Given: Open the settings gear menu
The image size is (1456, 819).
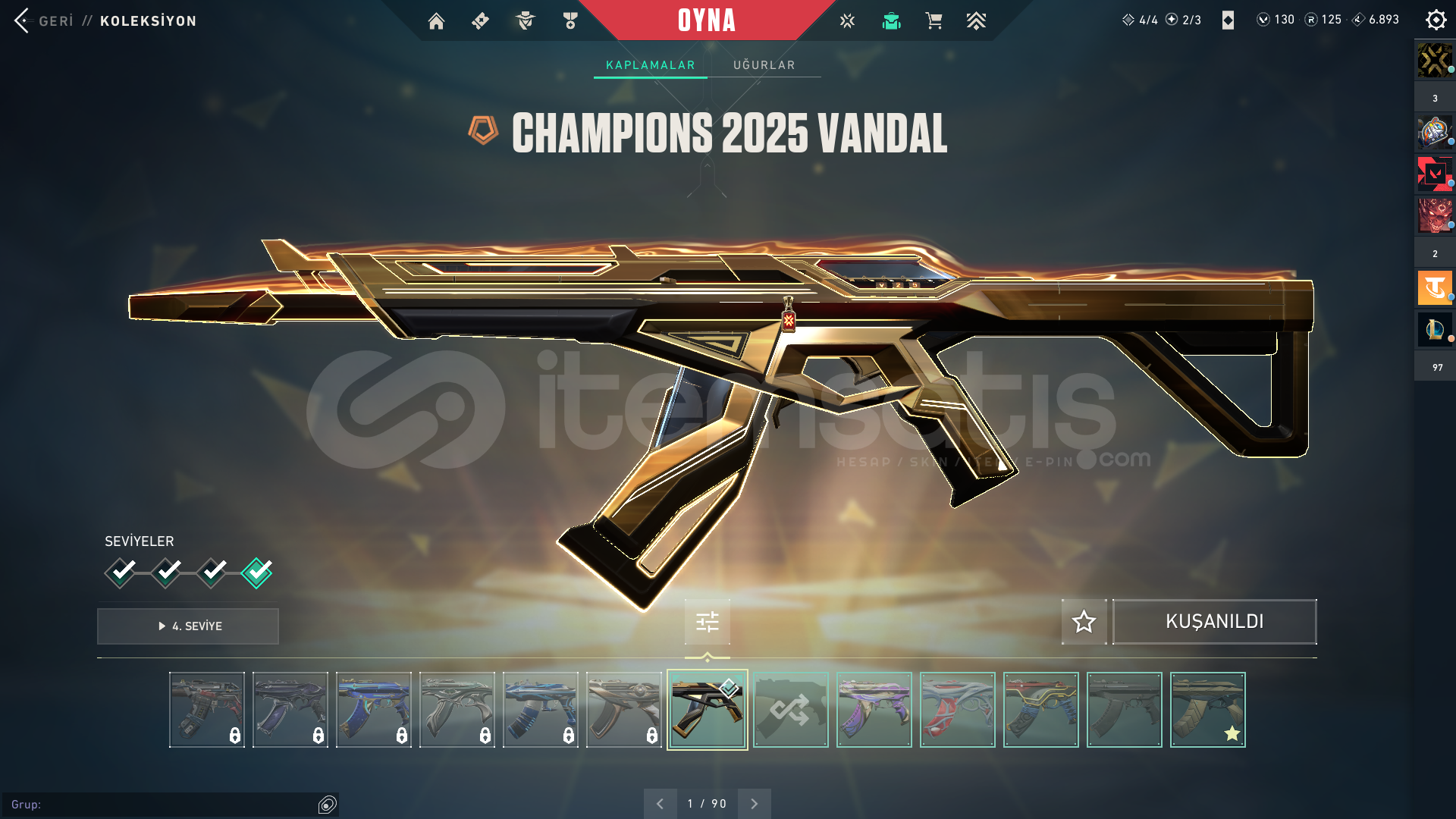Looking at the screenshot, I should tap(1436, 20).
